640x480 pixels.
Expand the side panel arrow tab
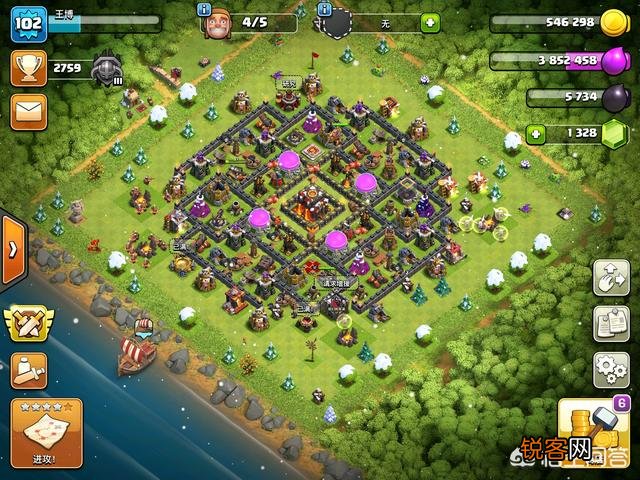[12, 248]
